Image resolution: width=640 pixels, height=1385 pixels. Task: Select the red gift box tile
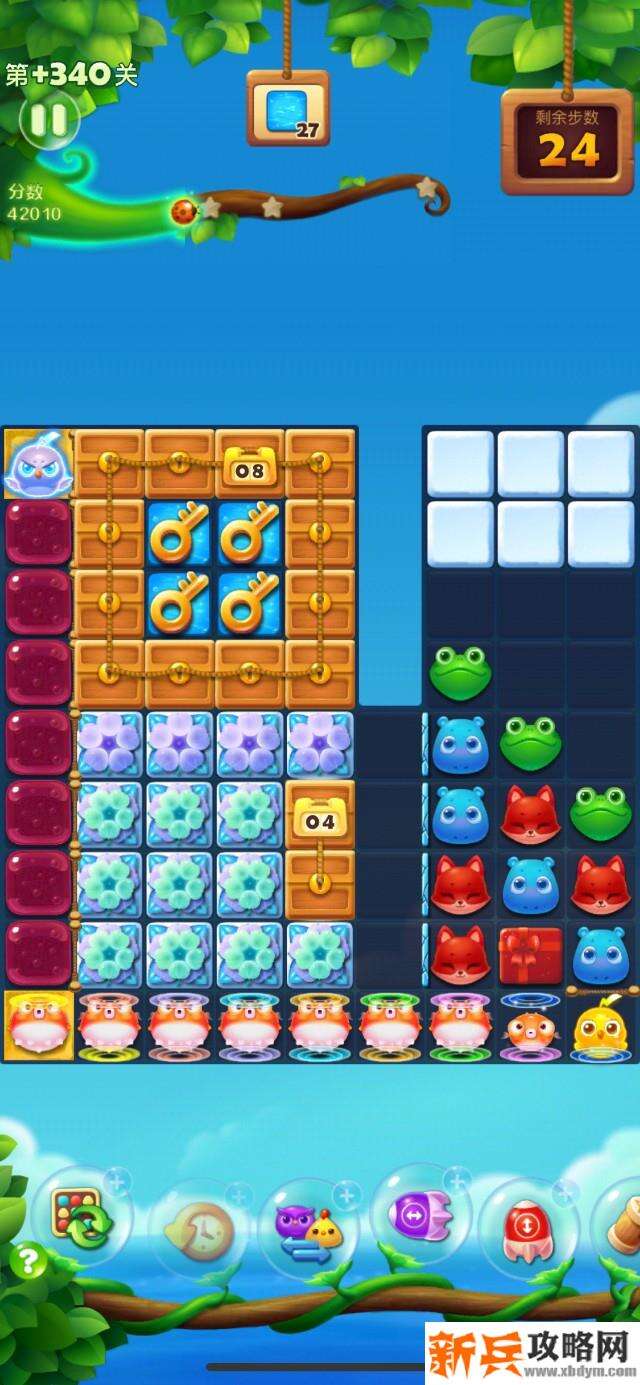click(530, 955)
